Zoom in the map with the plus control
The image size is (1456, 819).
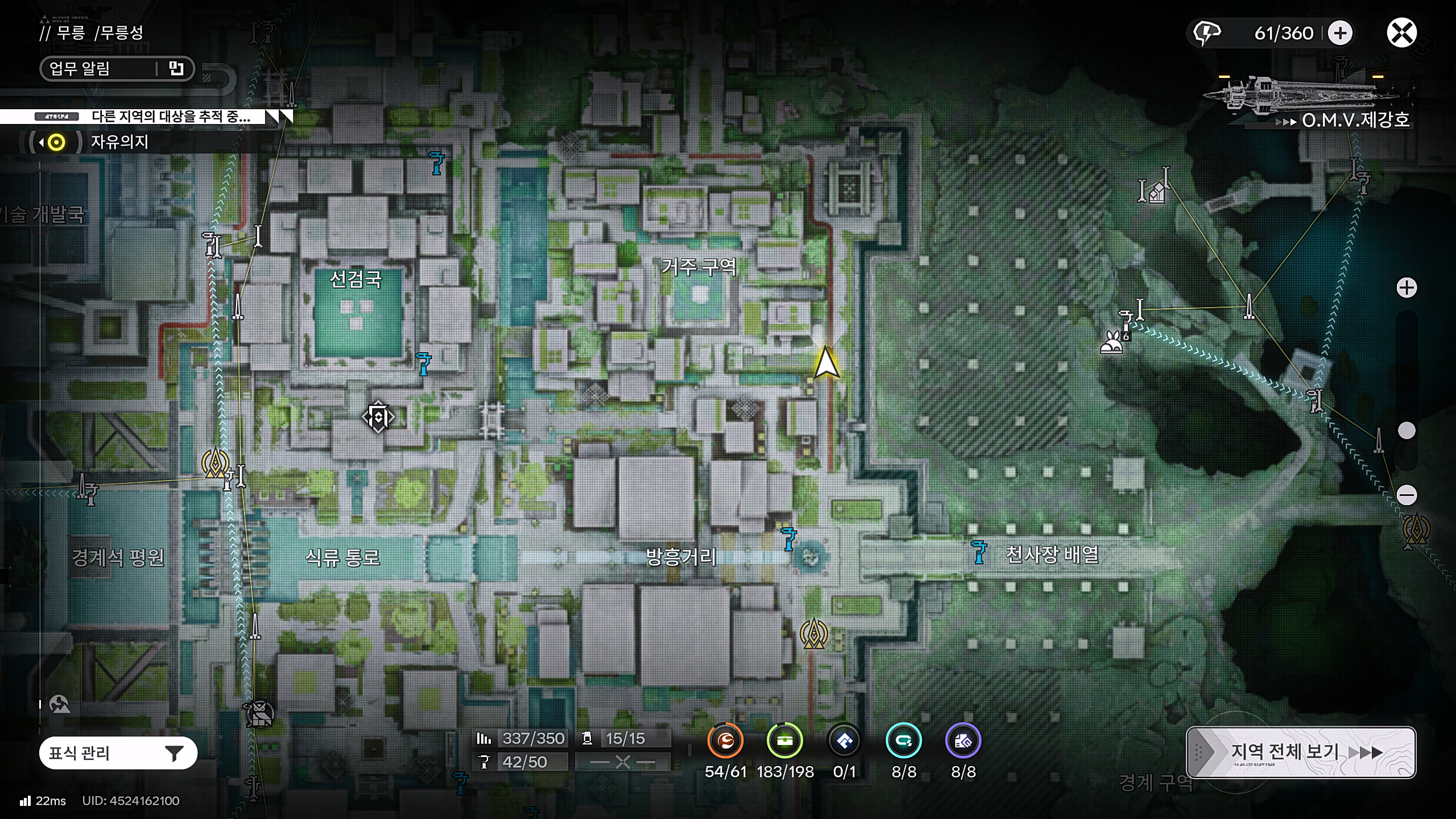1407,288
